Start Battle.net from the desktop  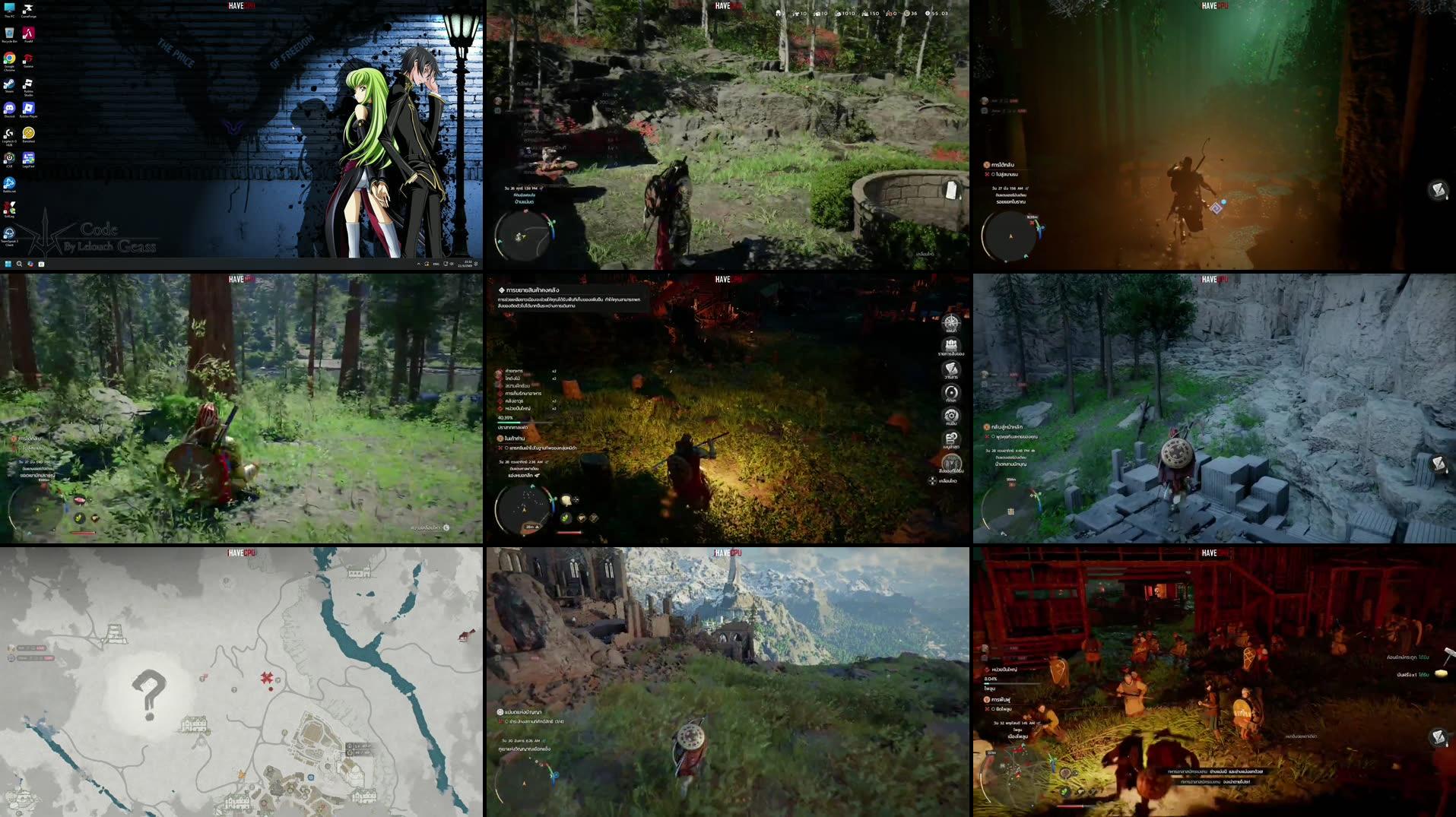[9, 182]
